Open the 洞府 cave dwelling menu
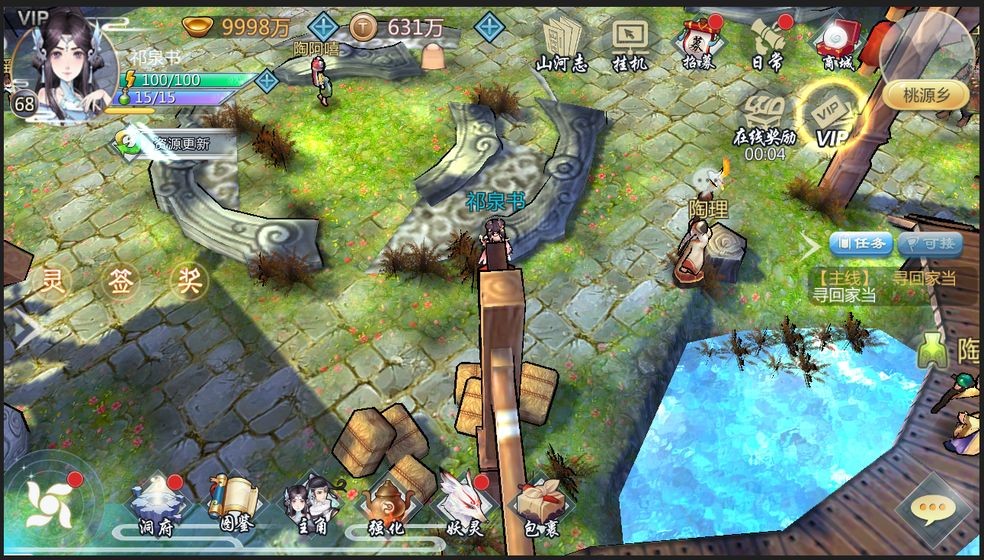This screenshot has height=560, width=984. tap(155, 506)
